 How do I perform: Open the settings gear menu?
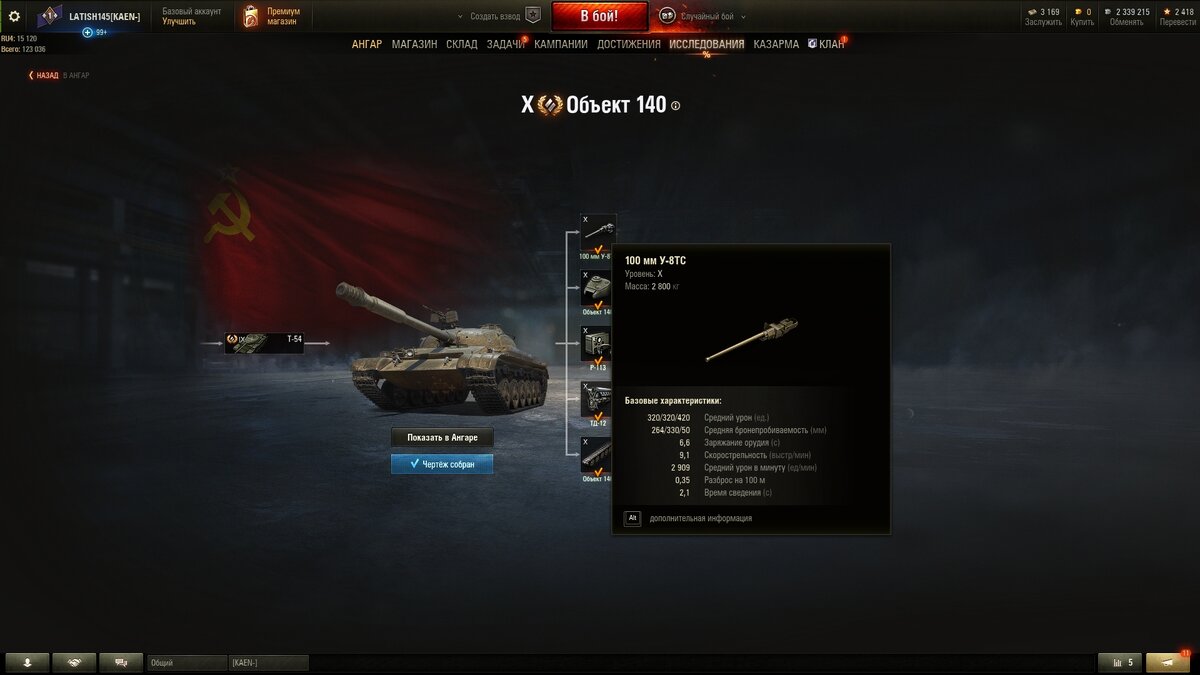tap(14, 16)
